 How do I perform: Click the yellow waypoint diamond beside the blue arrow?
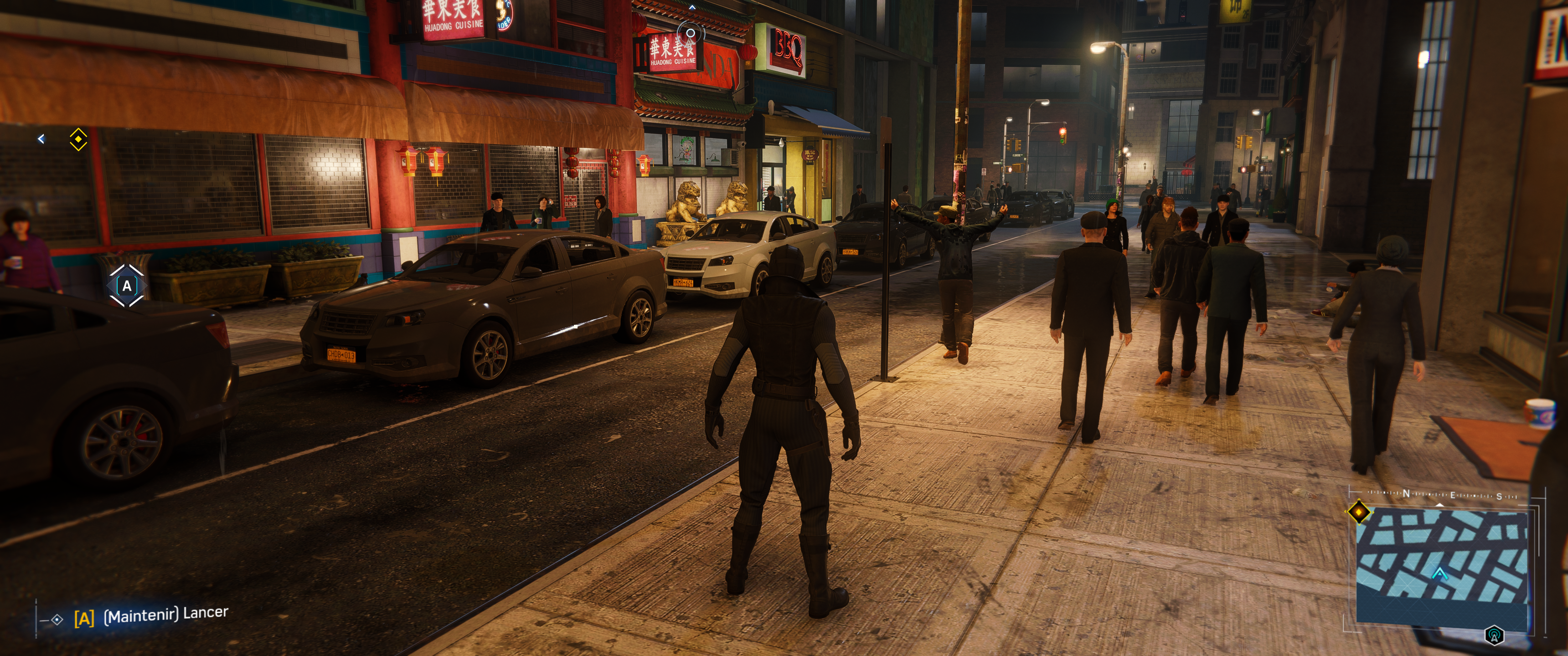tap(78, 139)
